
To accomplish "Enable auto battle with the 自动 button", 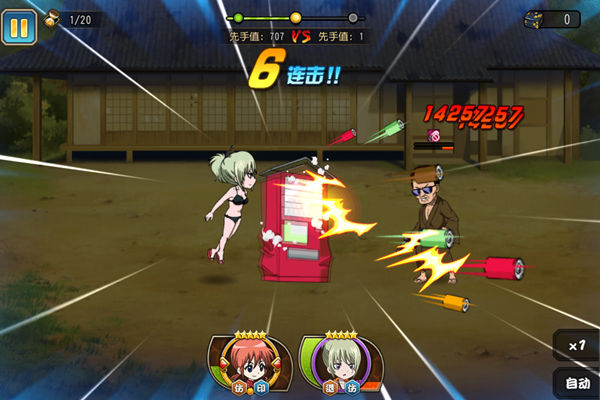I will point(577,383).
